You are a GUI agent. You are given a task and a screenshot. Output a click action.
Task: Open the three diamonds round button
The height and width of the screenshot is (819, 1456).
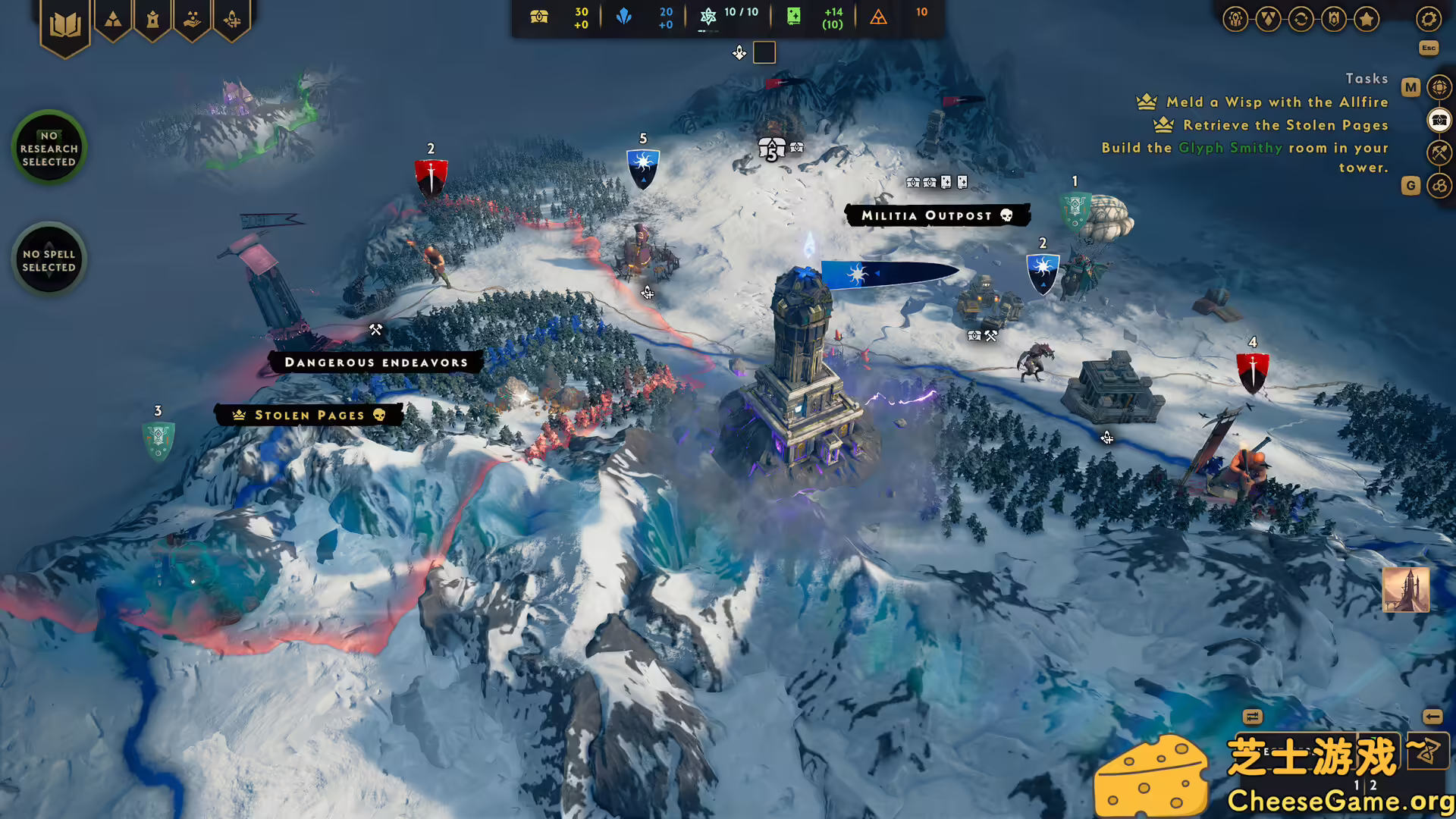coord(1269,19)
